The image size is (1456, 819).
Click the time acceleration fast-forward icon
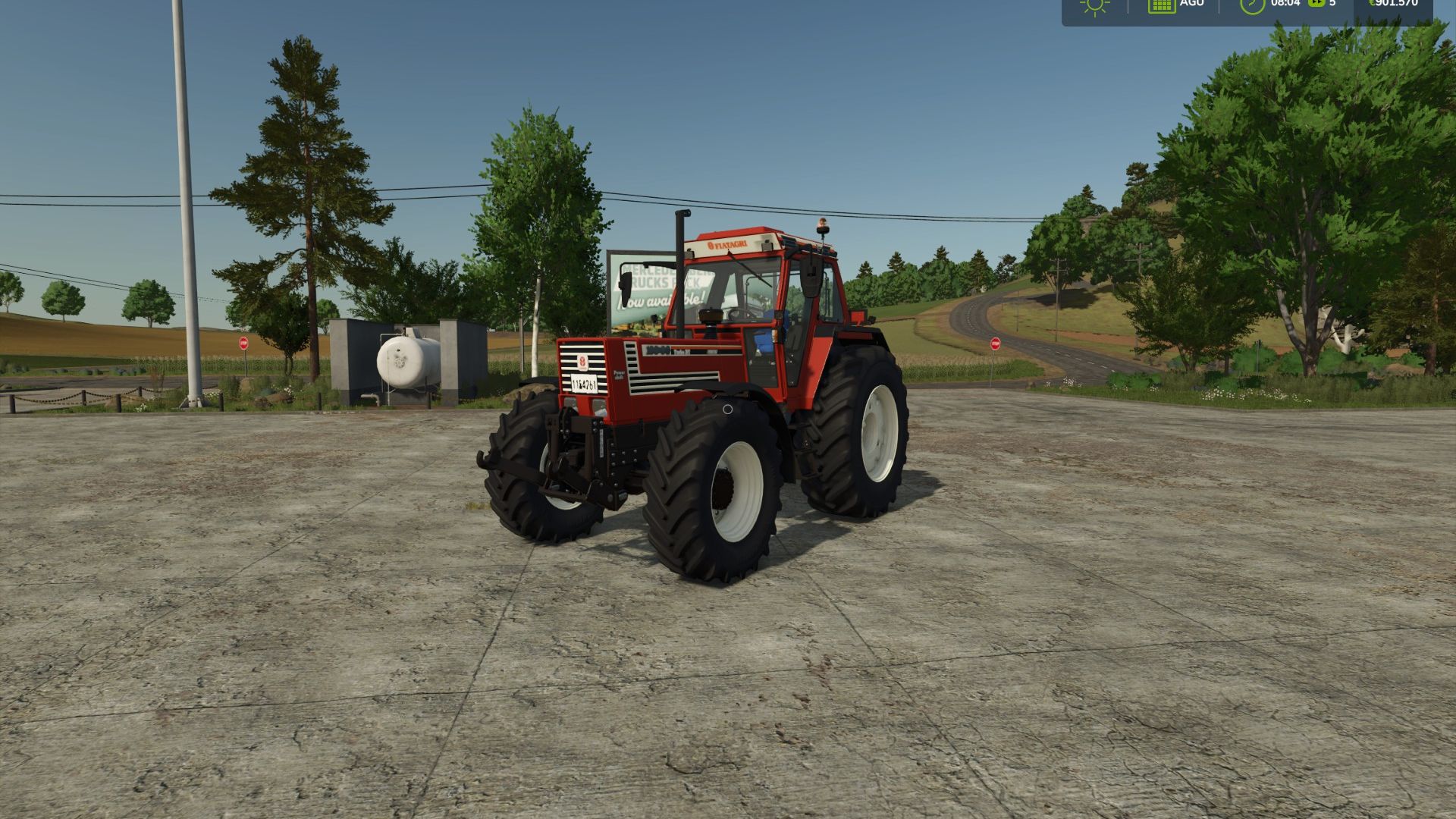(1317, 5)
